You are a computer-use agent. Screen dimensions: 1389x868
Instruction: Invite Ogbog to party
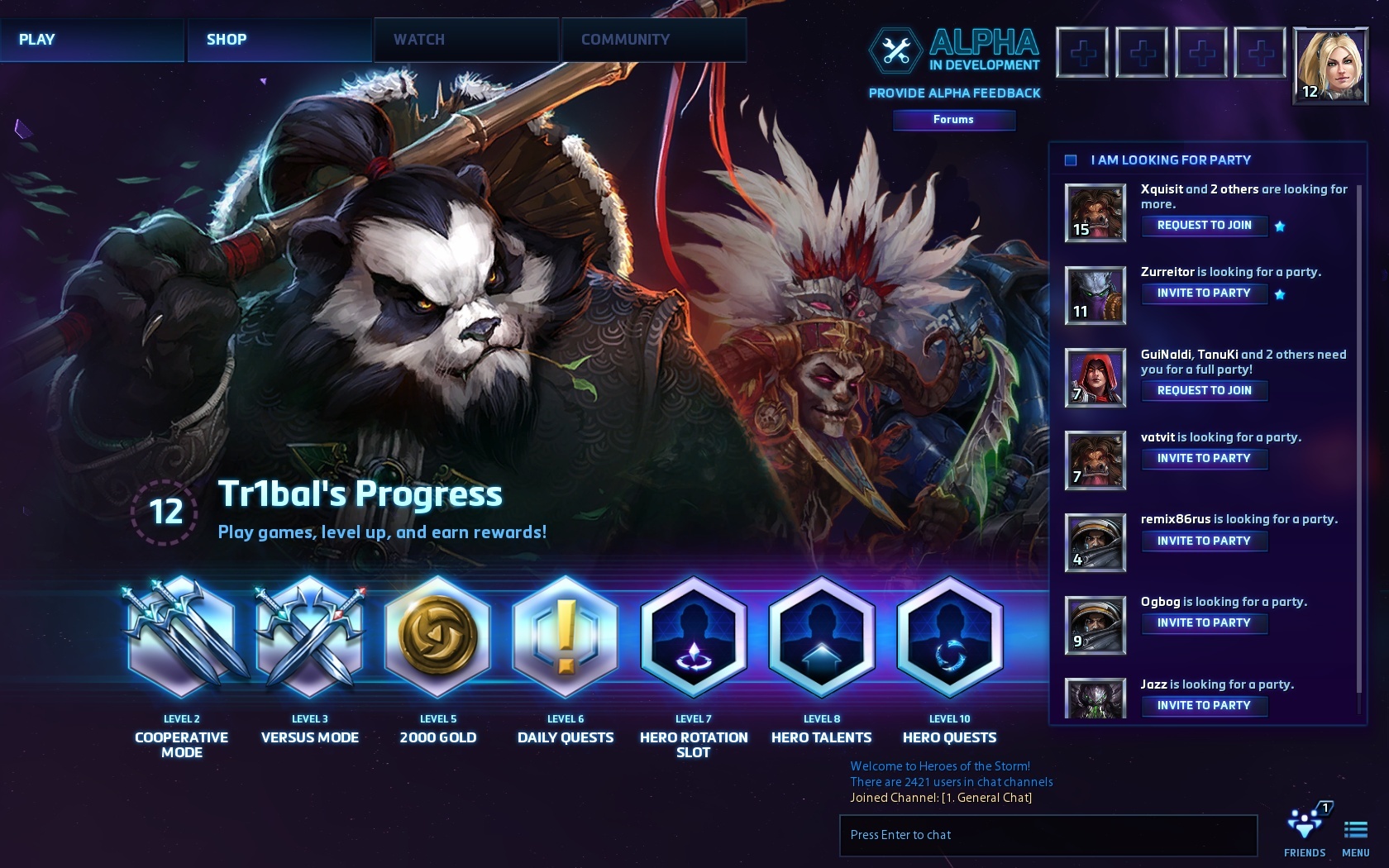coord(1204,623)
